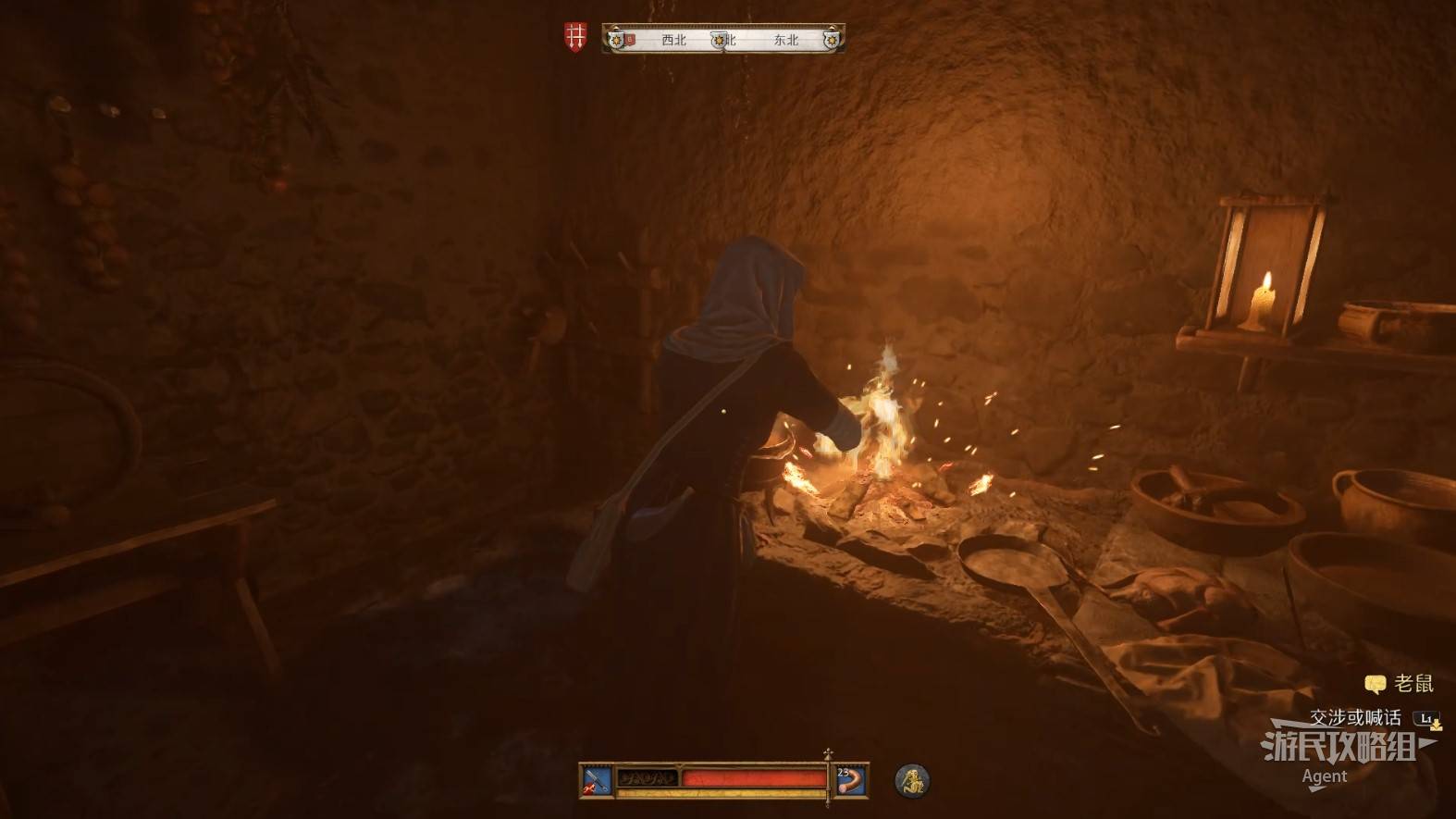Select the compass bar showing 西北 and 东北
The height and width of the screenshot is (819, 1456).
[x=723, y=40]
